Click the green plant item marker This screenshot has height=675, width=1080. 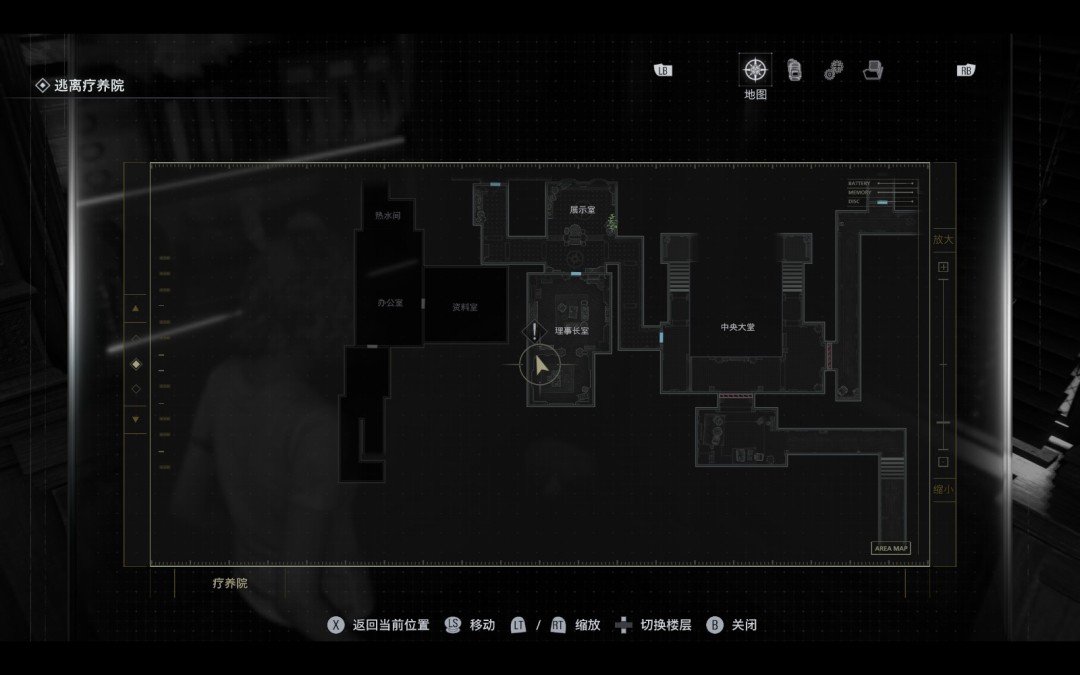[612, 224]
